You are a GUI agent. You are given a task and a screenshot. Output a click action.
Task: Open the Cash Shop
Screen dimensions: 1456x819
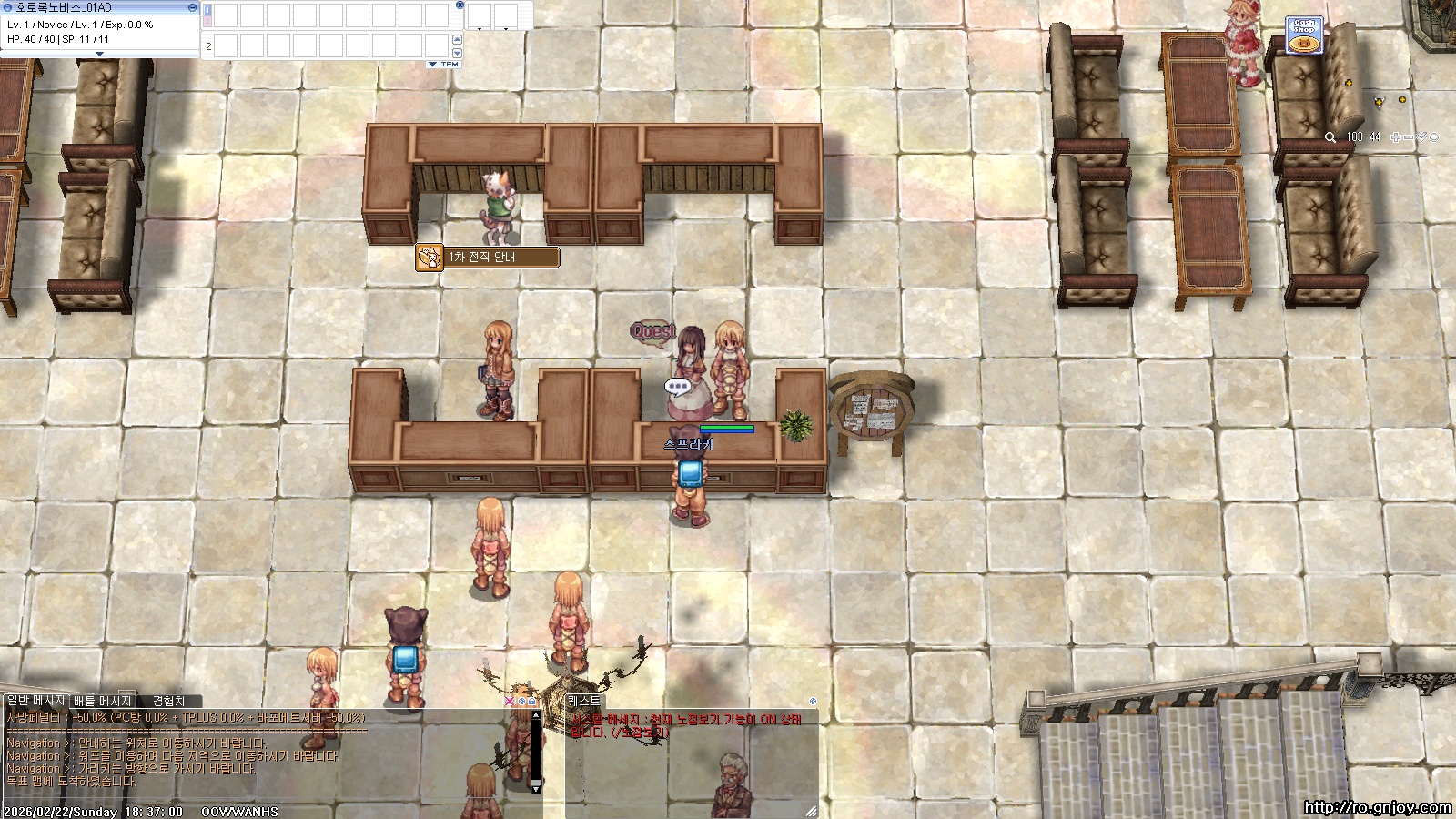coord(1304,35)
